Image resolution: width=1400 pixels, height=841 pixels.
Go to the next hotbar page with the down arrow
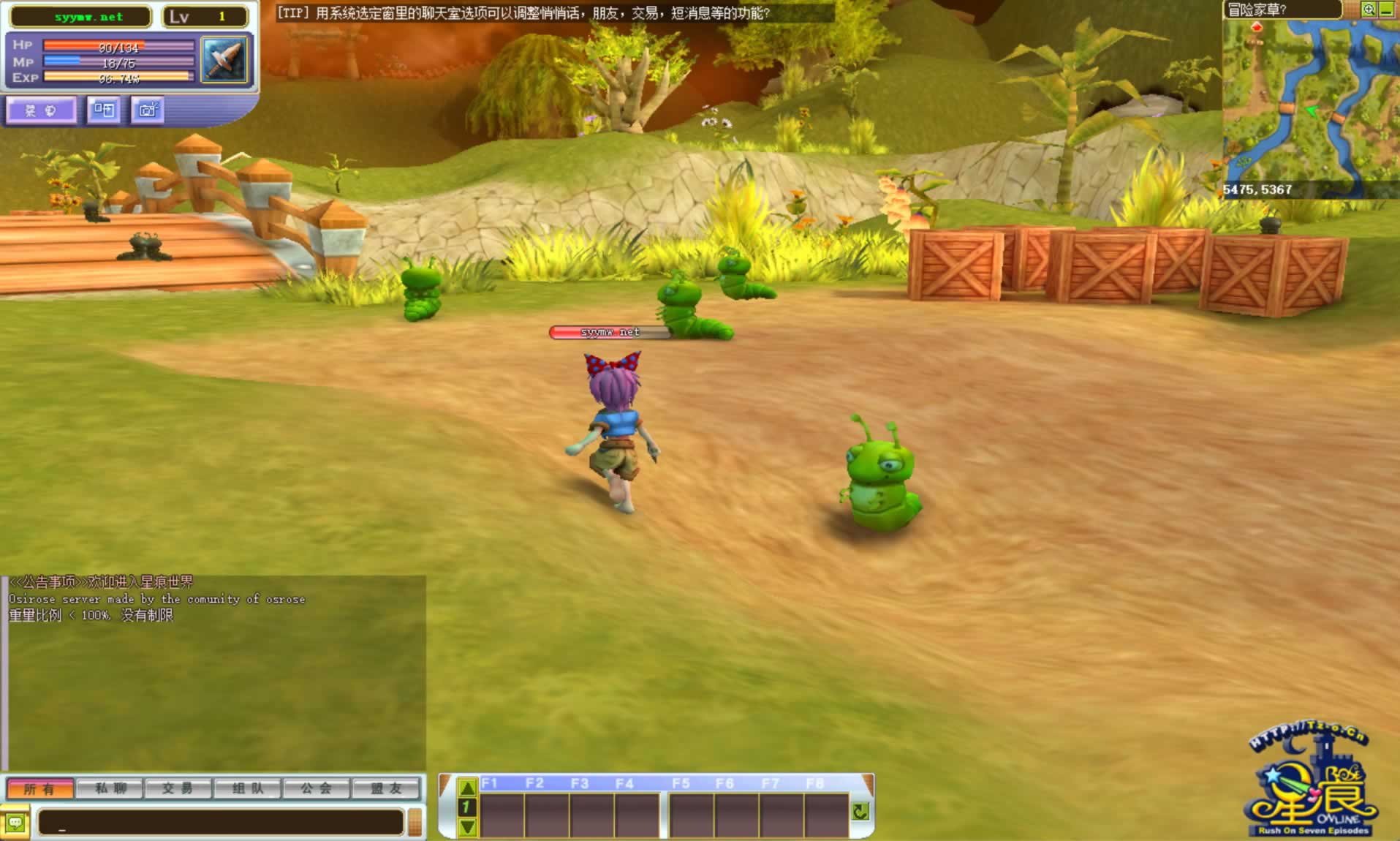point(467,827)
